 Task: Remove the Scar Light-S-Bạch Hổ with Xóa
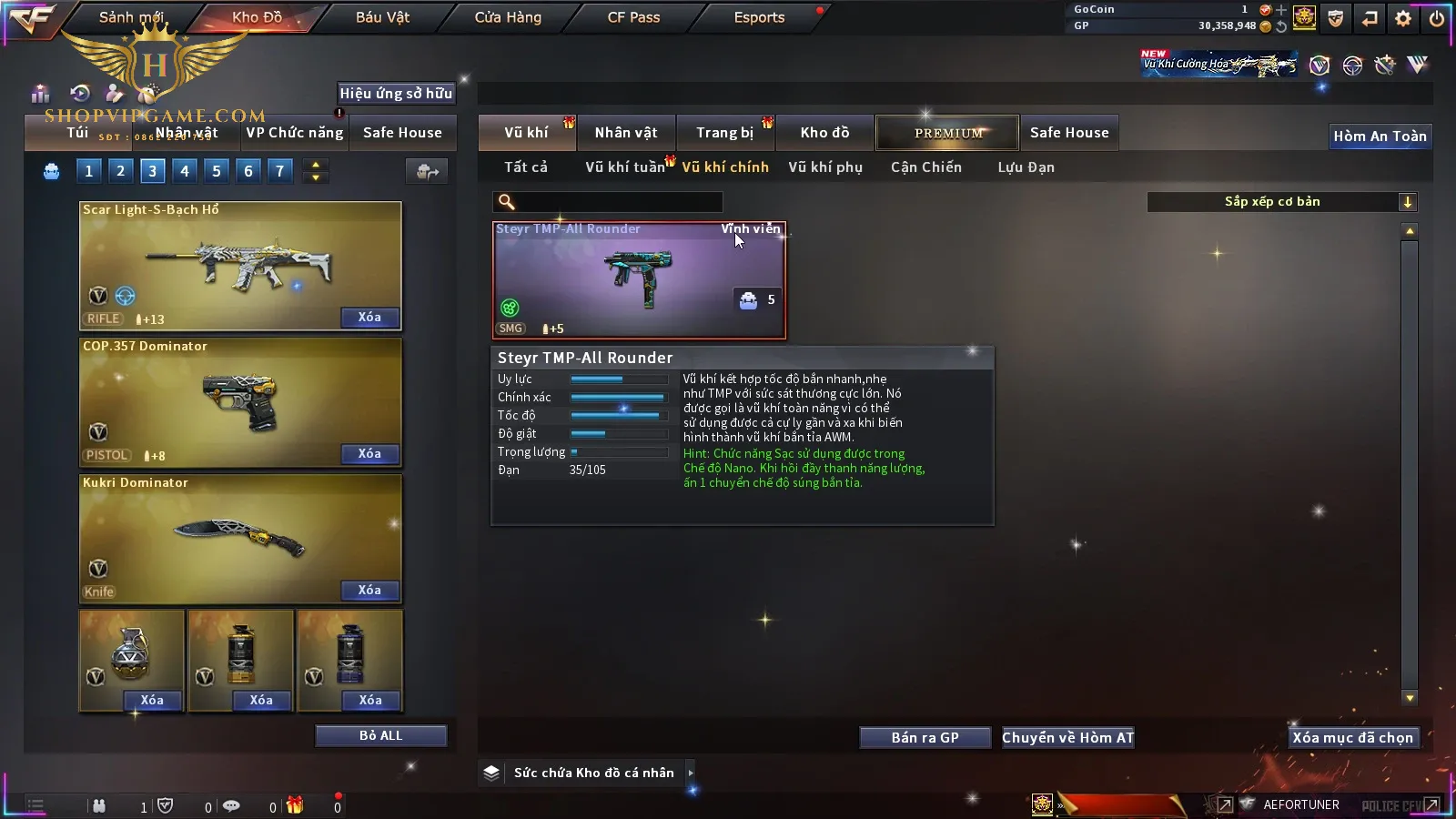point(369,318)
